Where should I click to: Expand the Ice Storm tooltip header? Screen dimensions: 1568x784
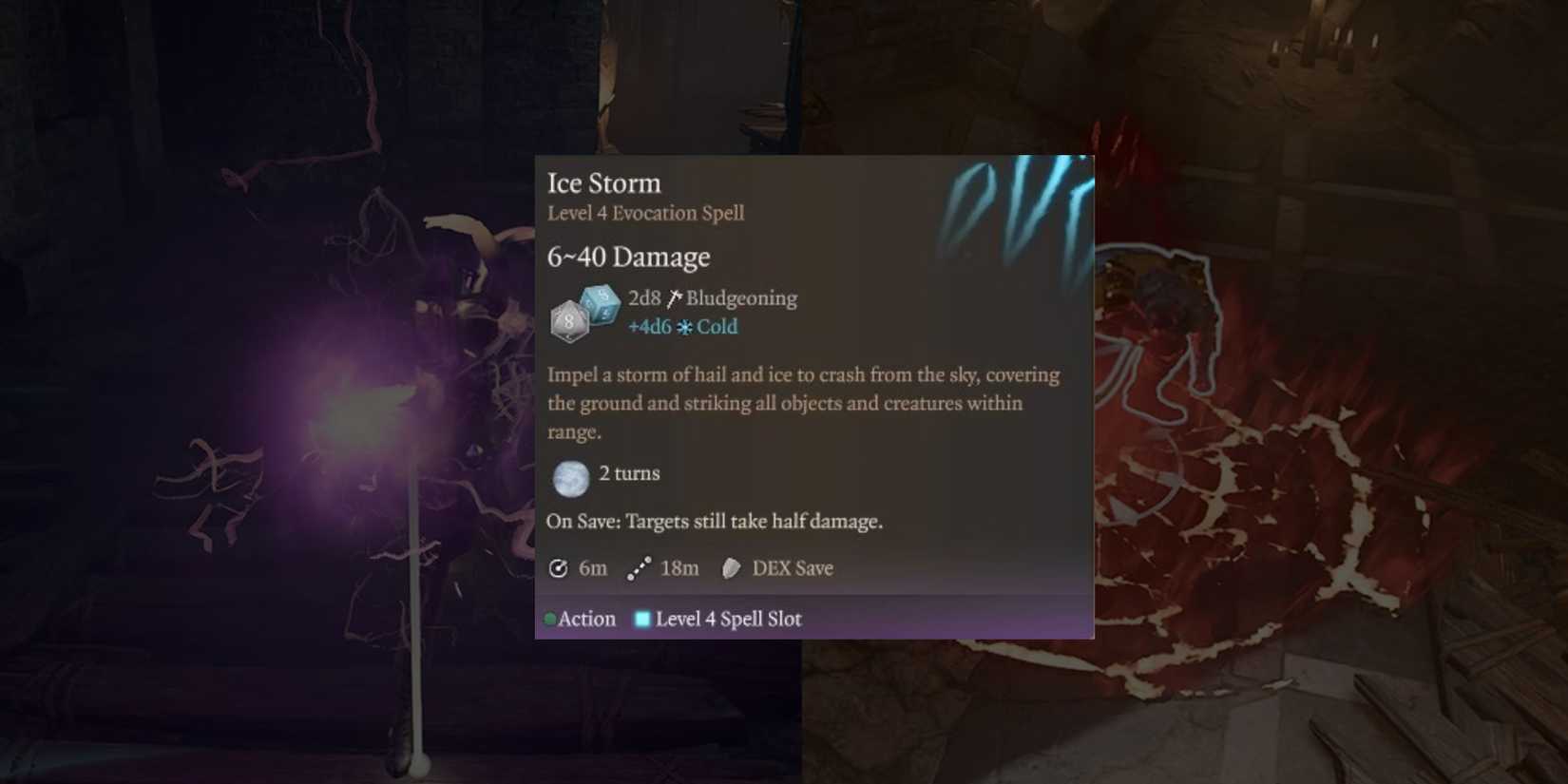click(603, 182)
